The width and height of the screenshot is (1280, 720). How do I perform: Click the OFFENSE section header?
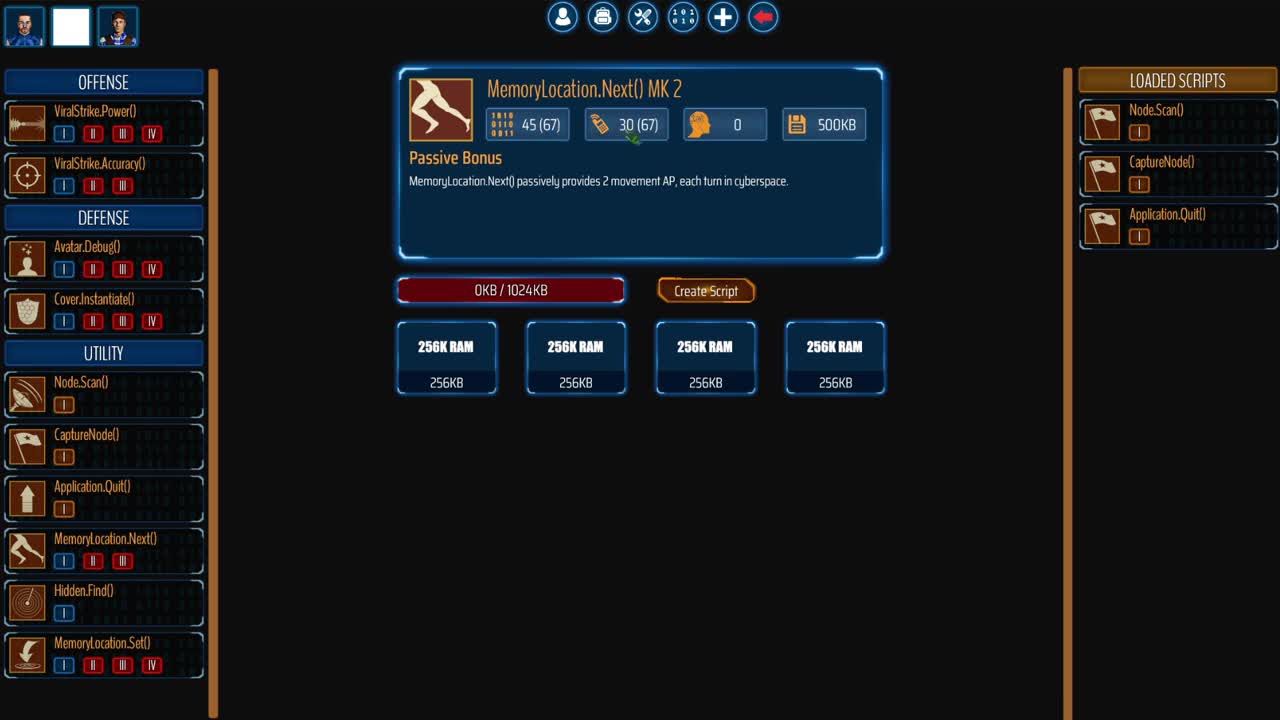(104, 82)
